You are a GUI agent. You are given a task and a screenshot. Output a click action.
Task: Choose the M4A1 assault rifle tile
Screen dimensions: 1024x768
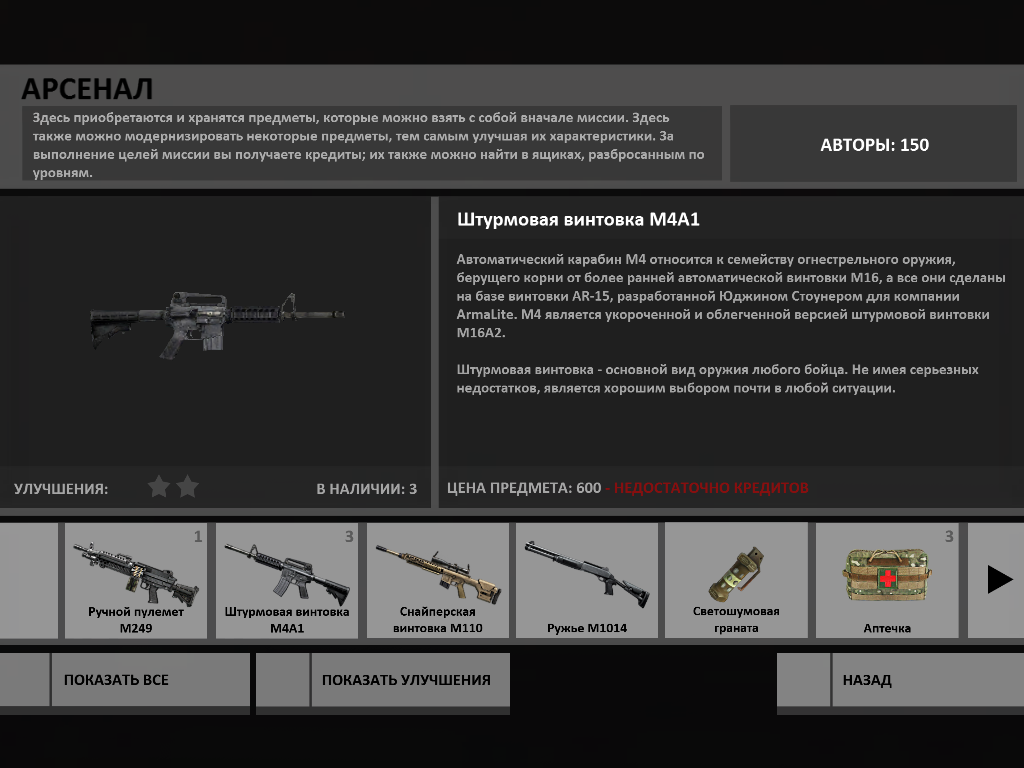[287, 580]
